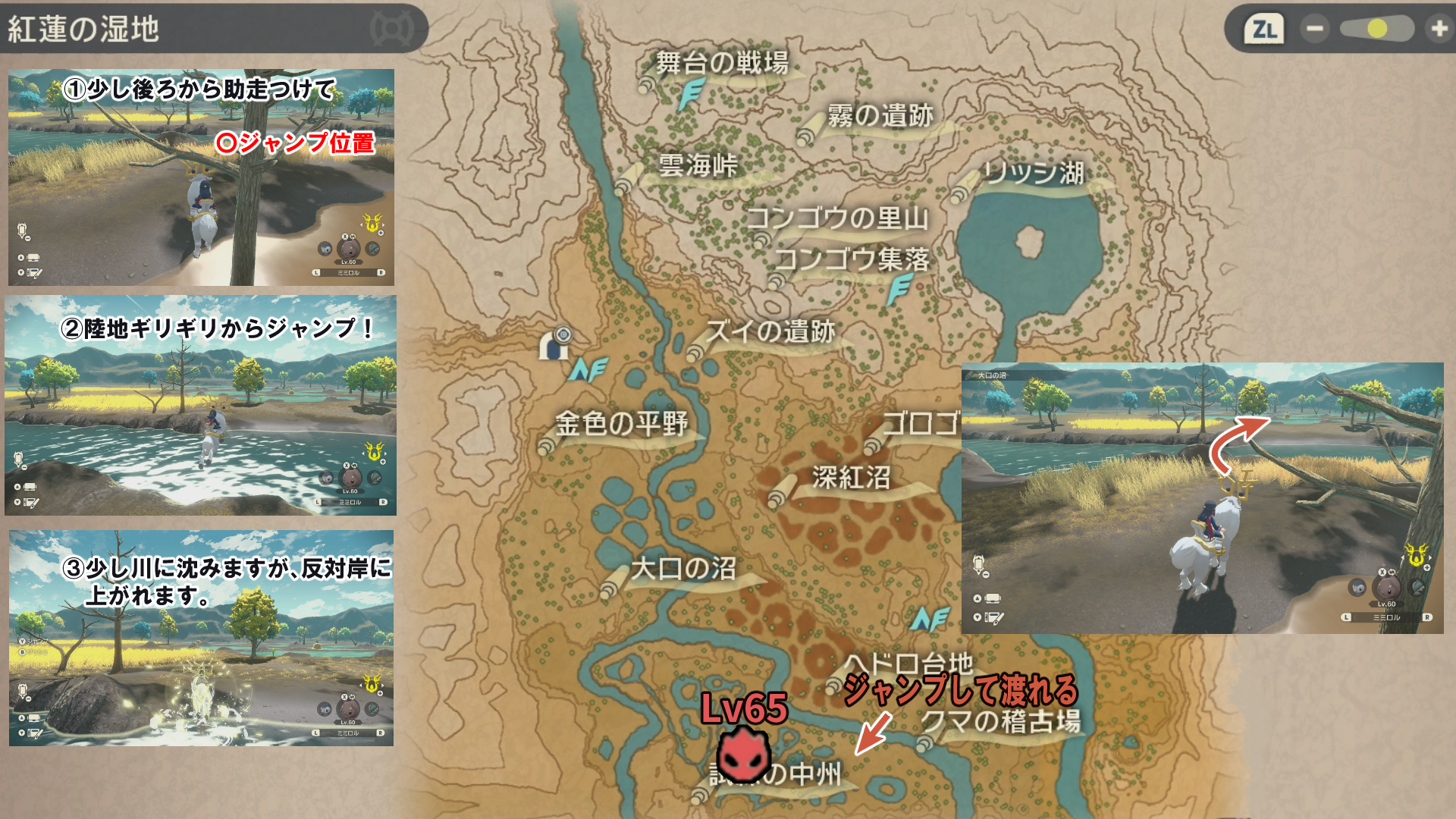This screenshot has height=819, width=1456.
Task: Select the camp tent icon above ヘドロ台地
Action: coord(930,619)
